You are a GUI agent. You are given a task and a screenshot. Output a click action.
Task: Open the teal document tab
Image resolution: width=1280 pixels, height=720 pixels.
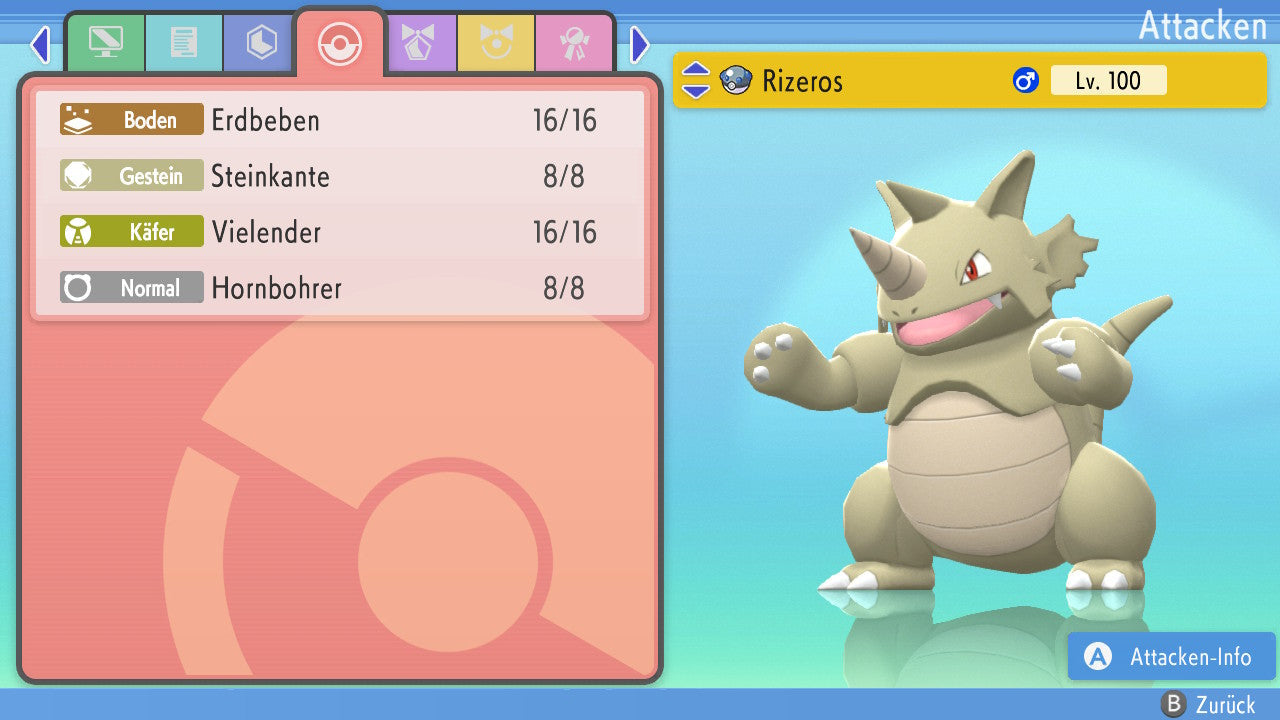183,43
